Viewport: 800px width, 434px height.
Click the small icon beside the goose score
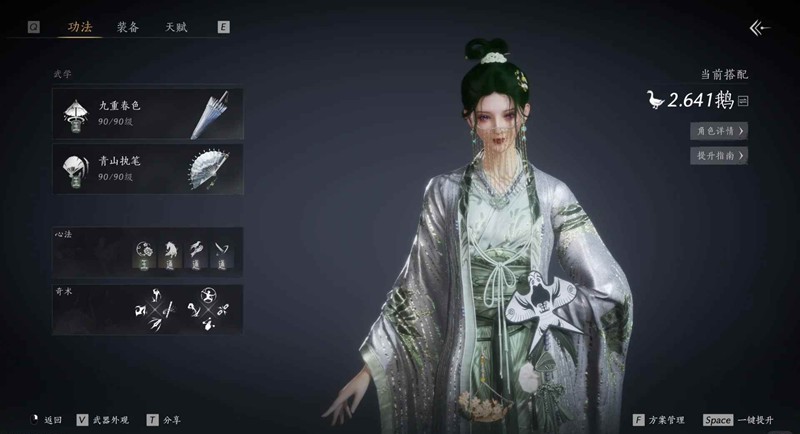click(744, 100)
